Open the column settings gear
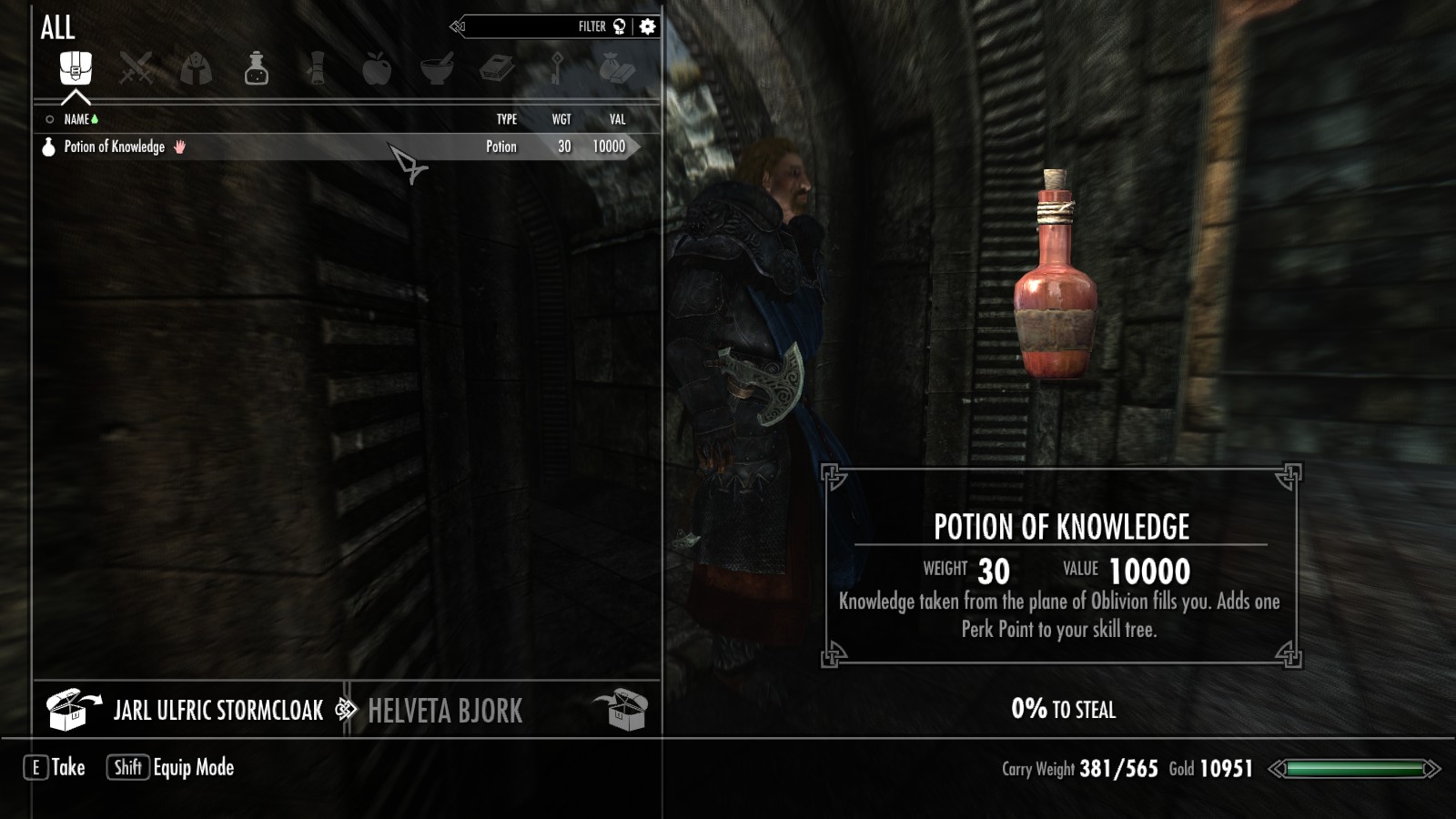 pyautogui.click(x=647, y=26)
